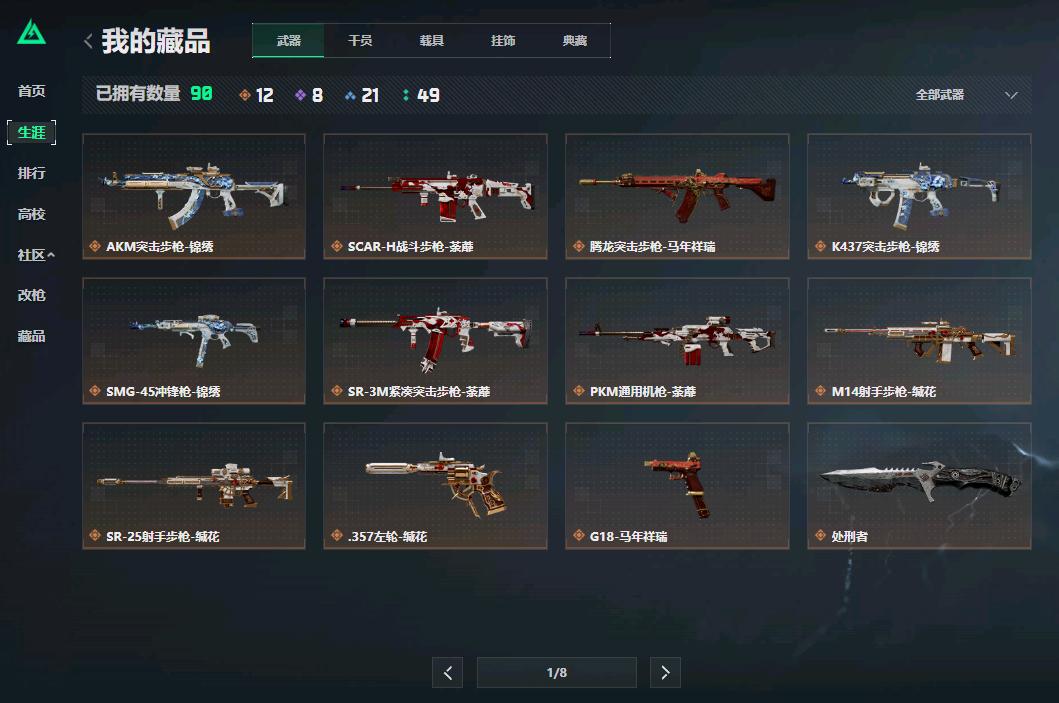
Task: Show the 典藏 tab
Action: tap(575, 41)
